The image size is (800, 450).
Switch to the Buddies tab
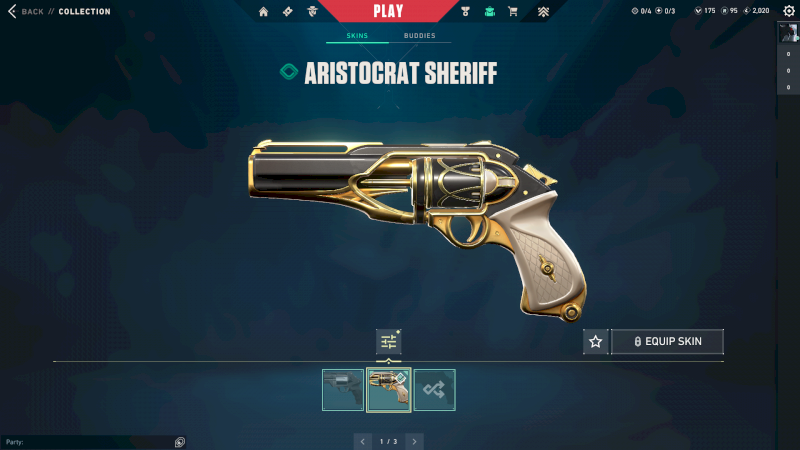point(420,36)
